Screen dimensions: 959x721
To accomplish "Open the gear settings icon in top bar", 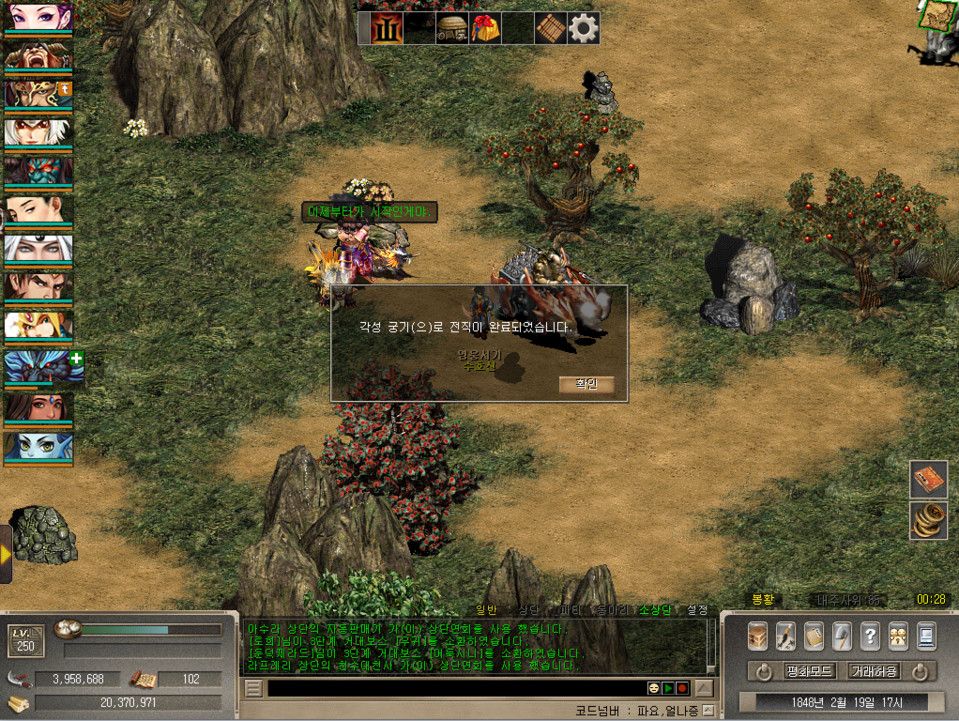I will click(x=584, y=28).
